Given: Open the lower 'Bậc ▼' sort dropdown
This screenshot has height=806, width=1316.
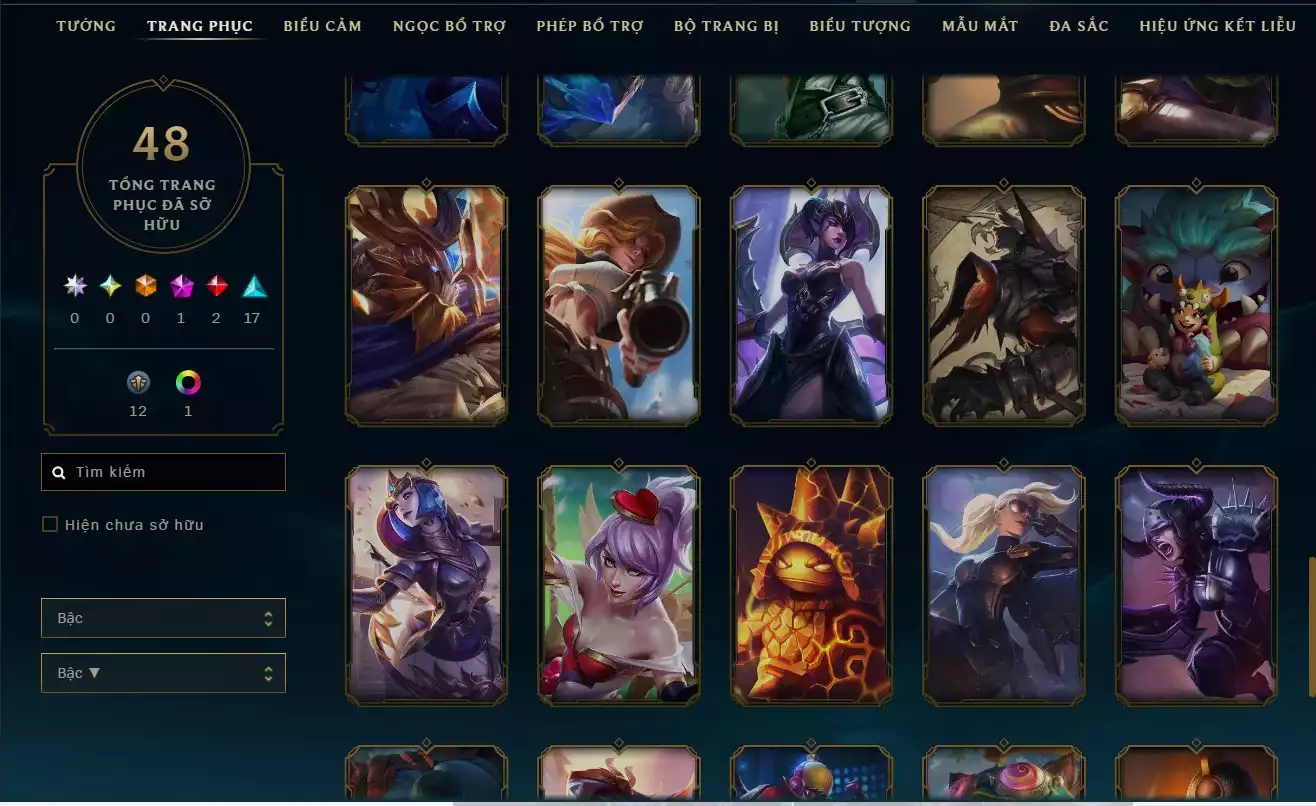Looking at the screenshot, I should [163, 673].
